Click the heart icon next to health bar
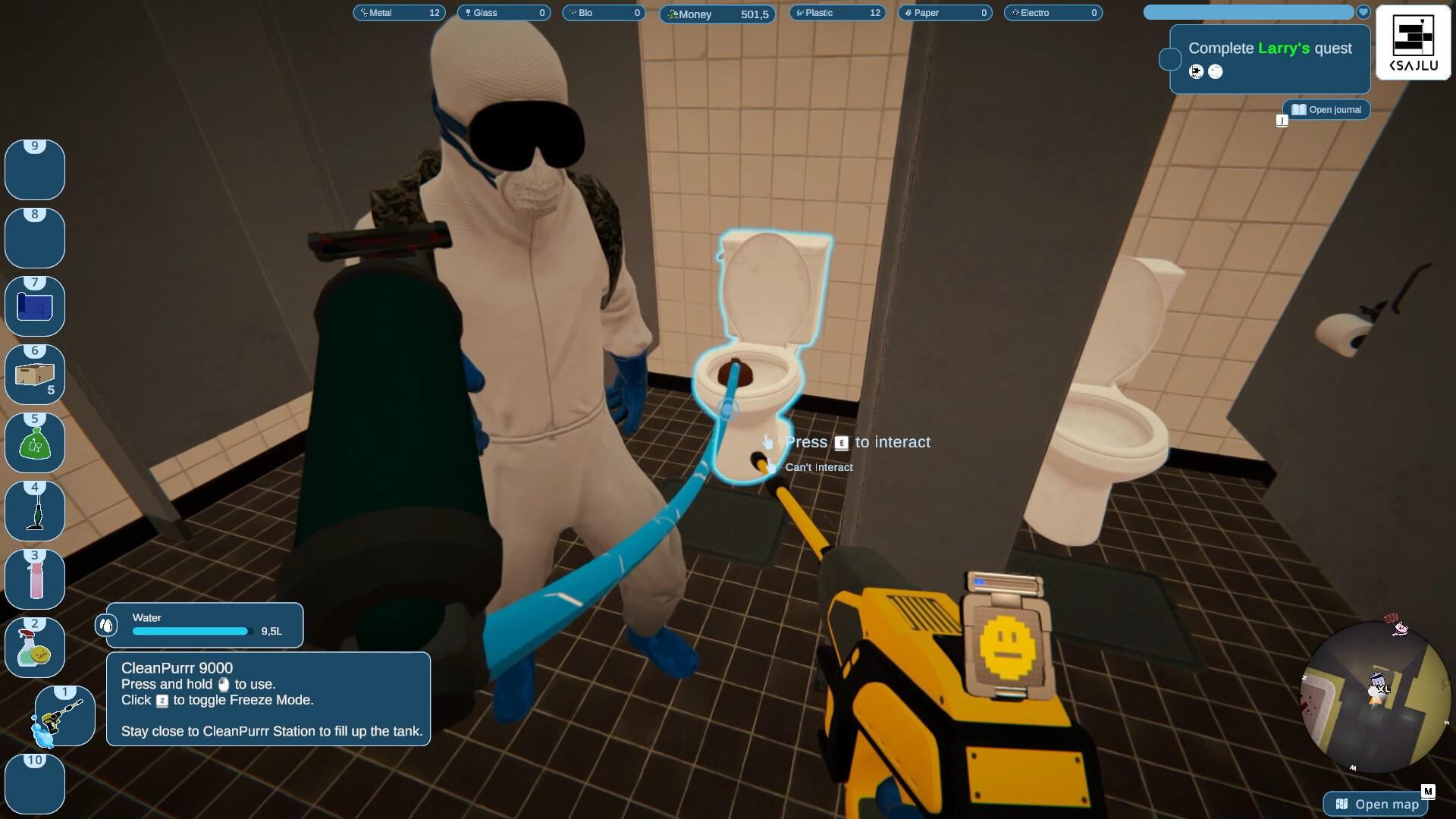This screenshot has height=819, width=1456. pyautogui.click(x=1363, y=12)
